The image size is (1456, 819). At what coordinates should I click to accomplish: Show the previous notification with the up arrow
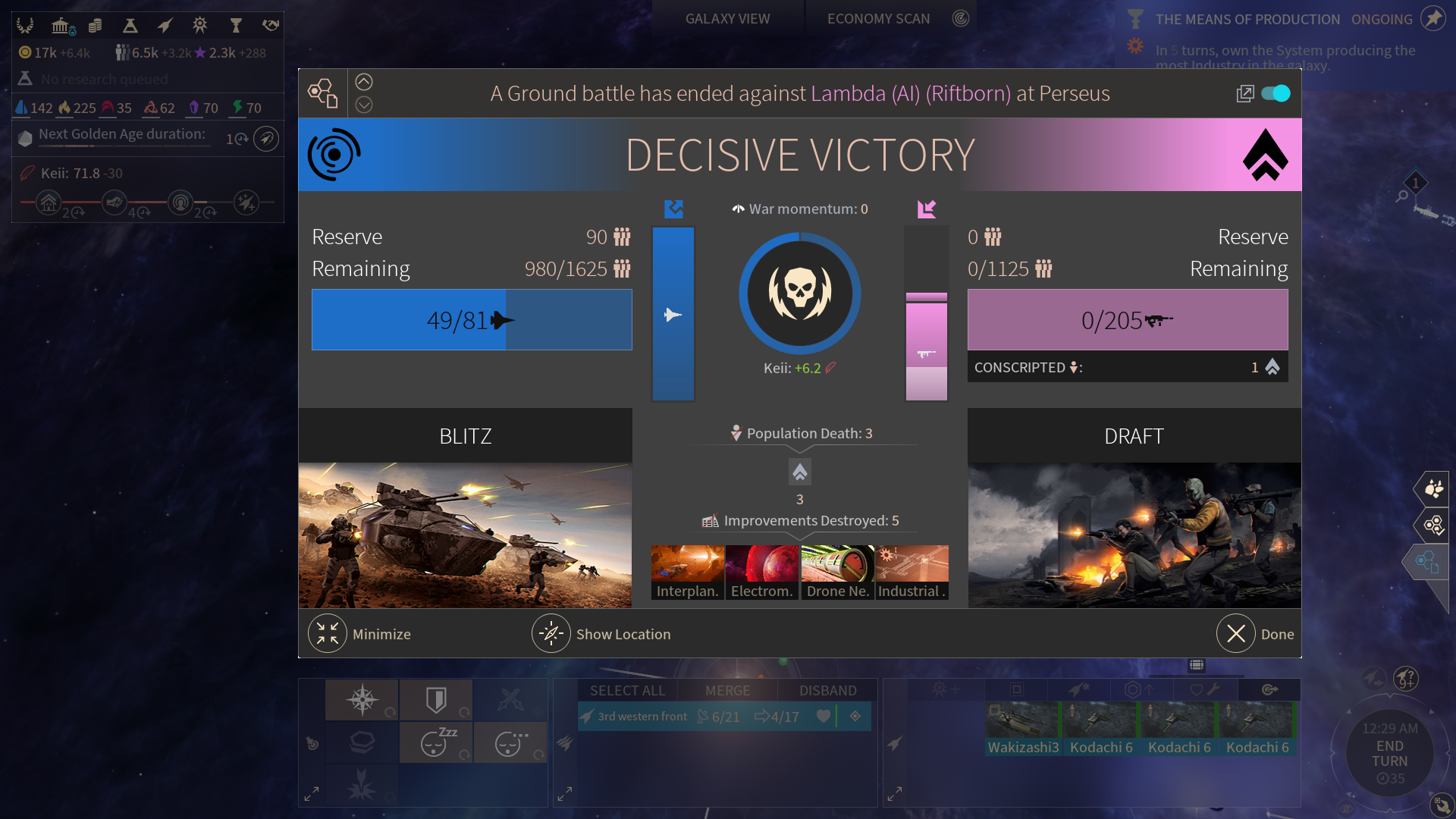point(364,82)
